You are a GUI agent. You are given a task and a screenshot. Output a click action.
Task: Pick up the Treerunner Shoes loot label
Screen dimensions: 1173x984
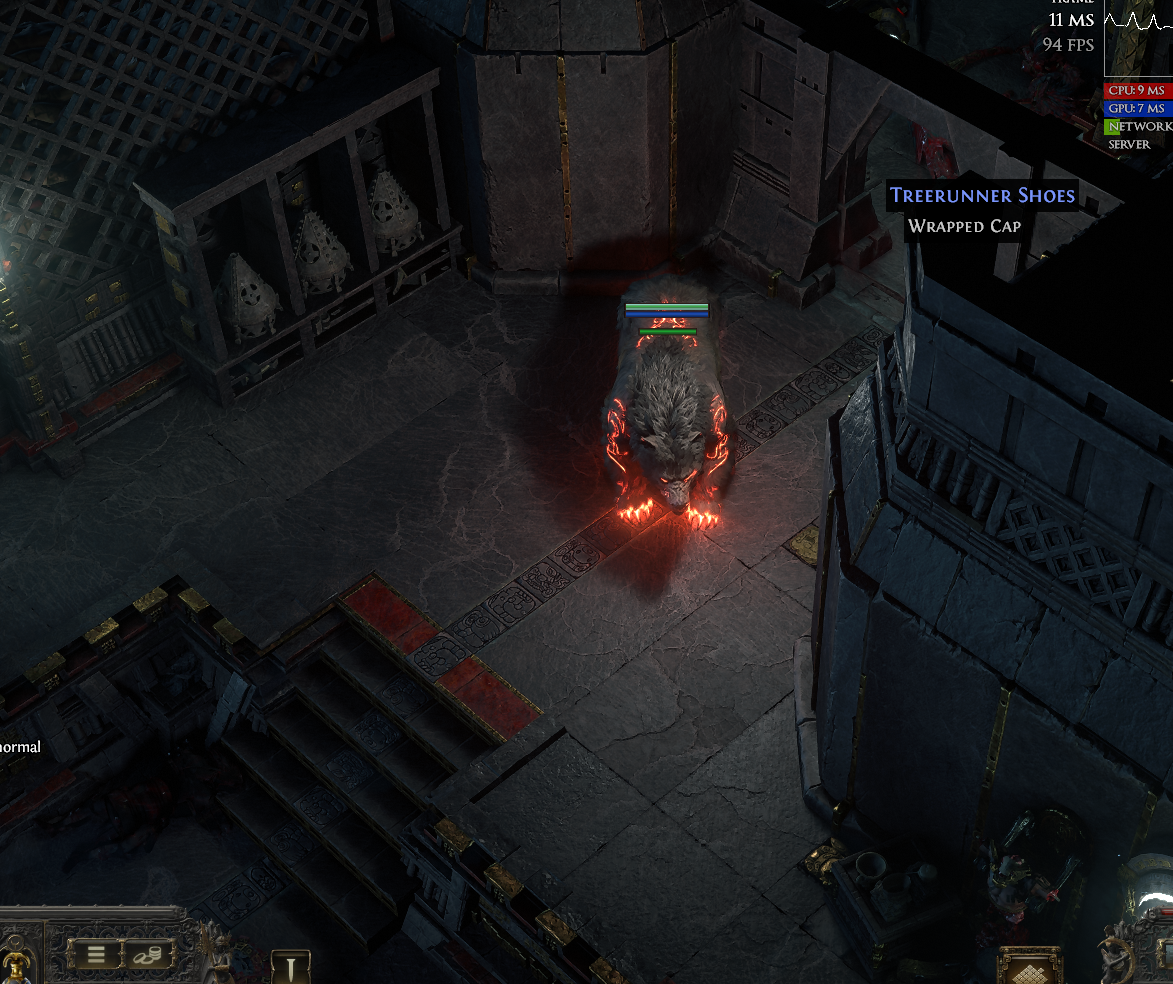coord(982,195)
